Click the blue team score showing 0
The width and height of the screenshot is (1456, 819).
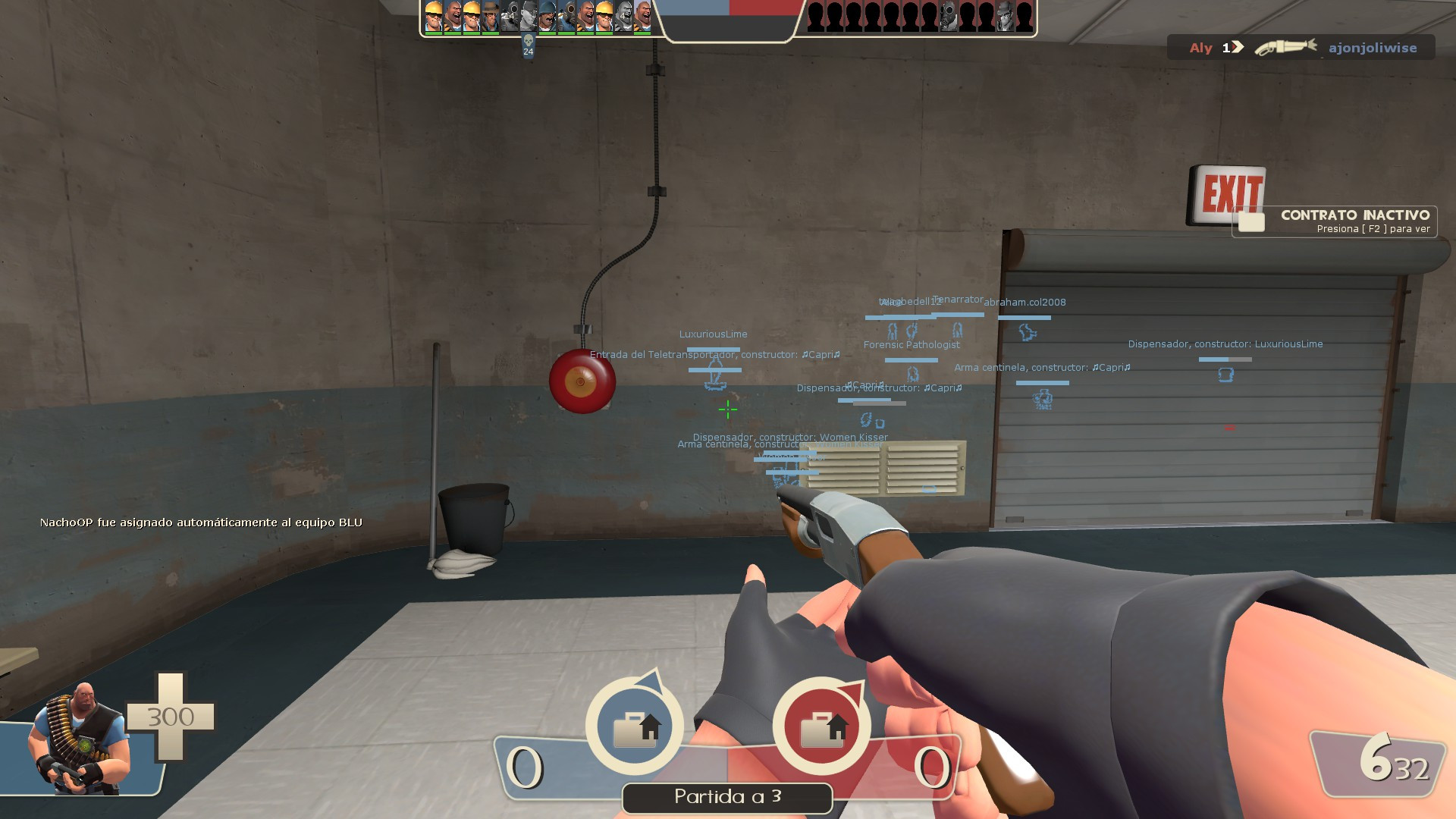point(525,767)
